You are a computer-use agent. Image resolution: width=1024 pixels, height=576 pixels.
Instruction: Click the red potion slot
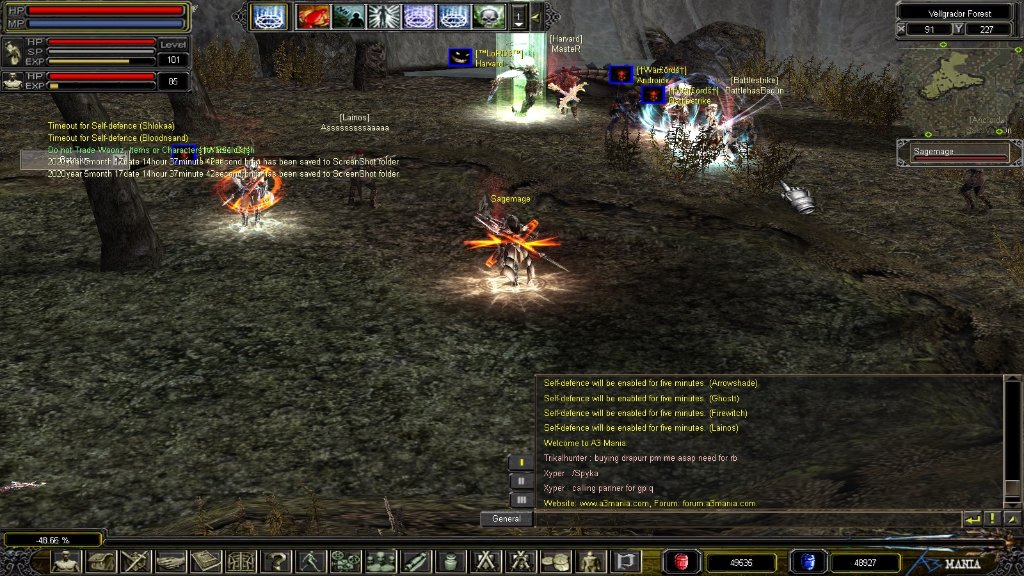(x=683, y=562)
